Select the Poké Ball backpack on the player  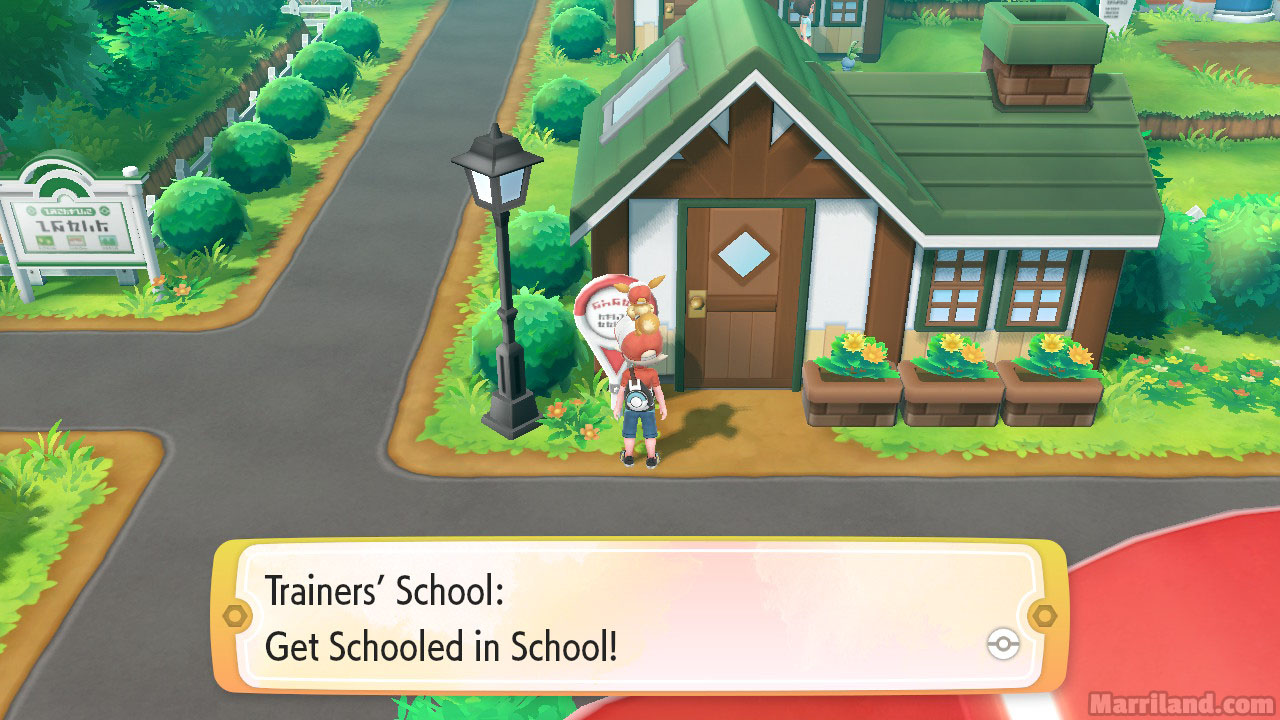pos(638,401)
